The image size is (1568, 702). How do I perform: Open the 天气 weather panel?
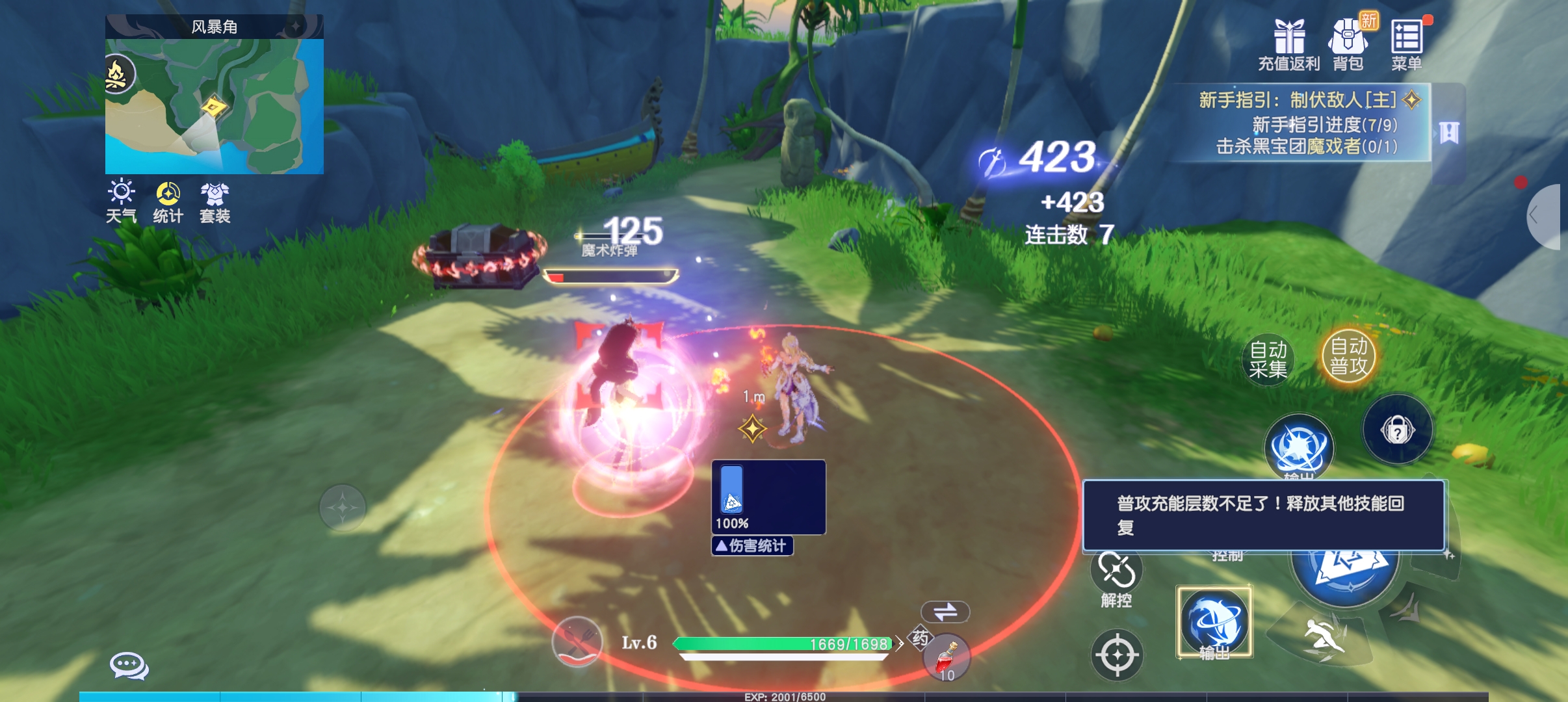tap(122, 201)
